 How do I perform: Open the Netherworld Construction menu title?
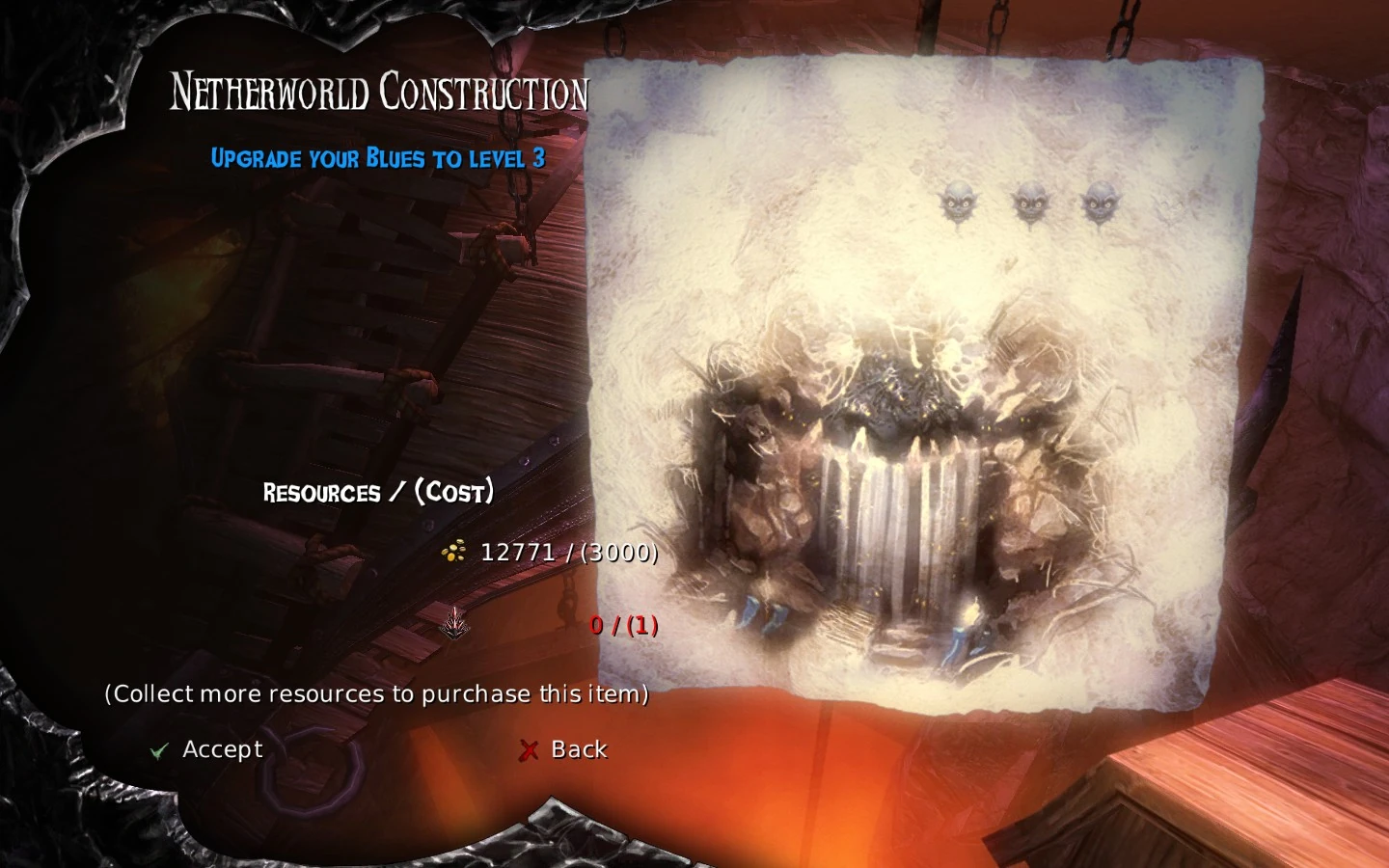[x=379, y=92]
